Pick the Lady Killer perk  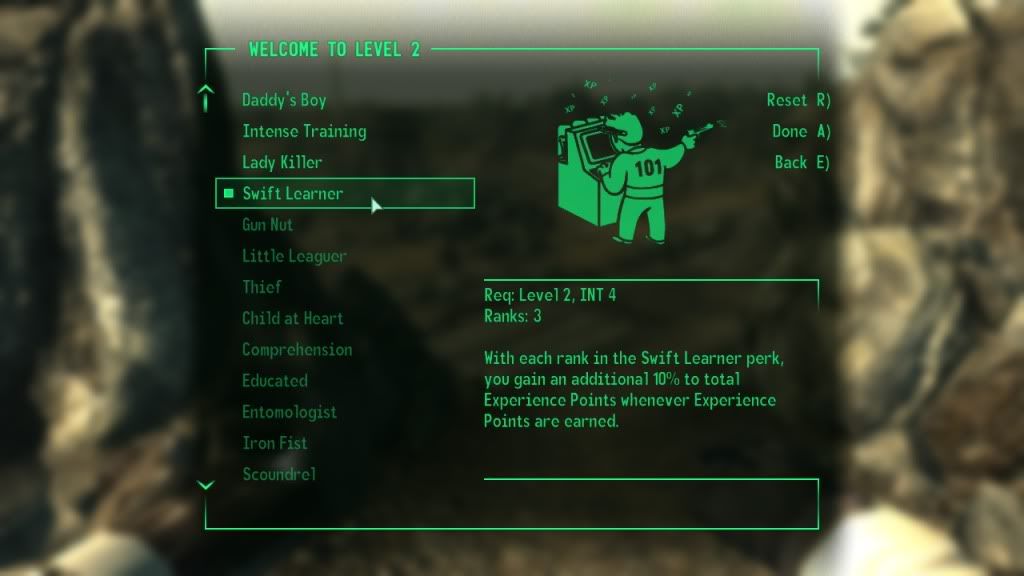click(282, 162)
